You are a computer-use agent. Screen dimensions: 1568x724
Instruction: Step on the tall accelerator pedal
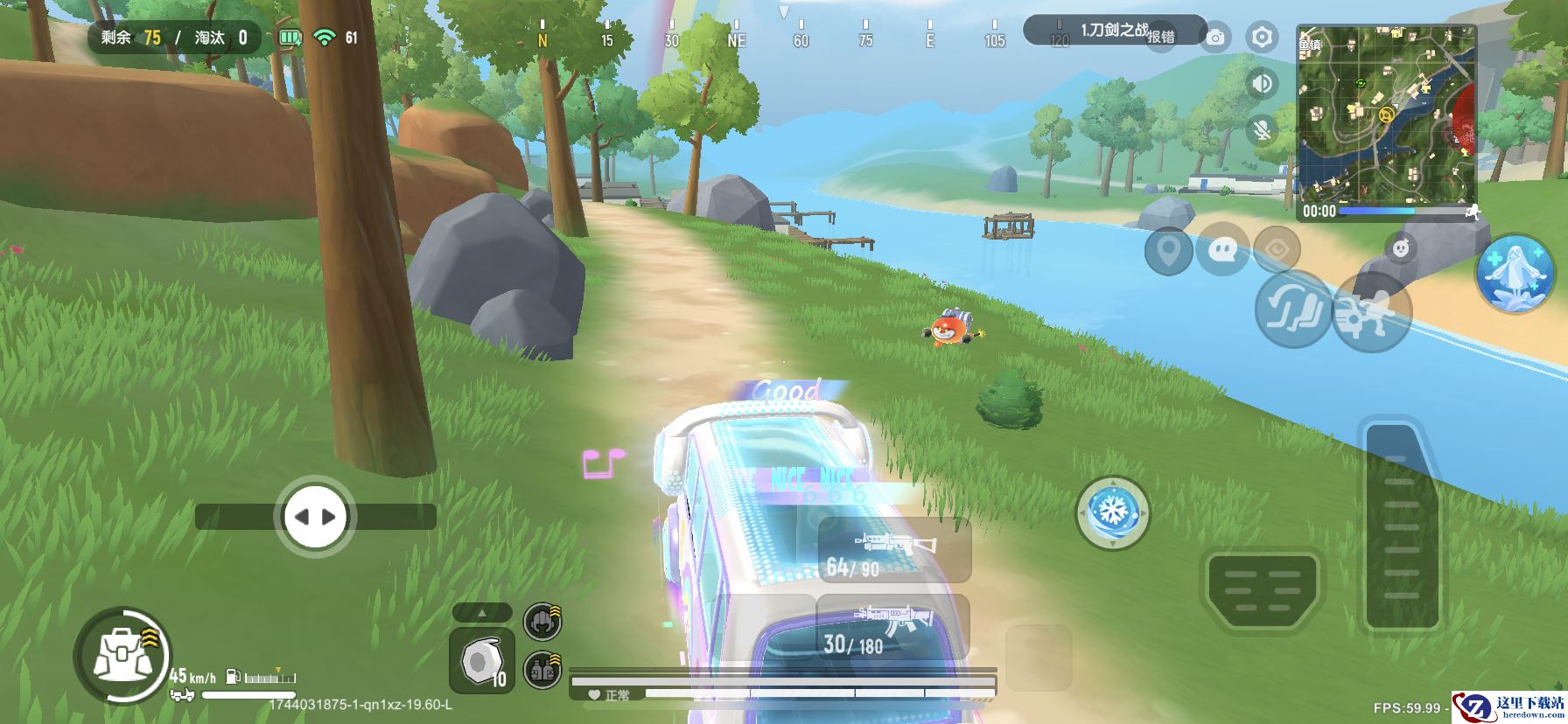tap(1402, 526)
